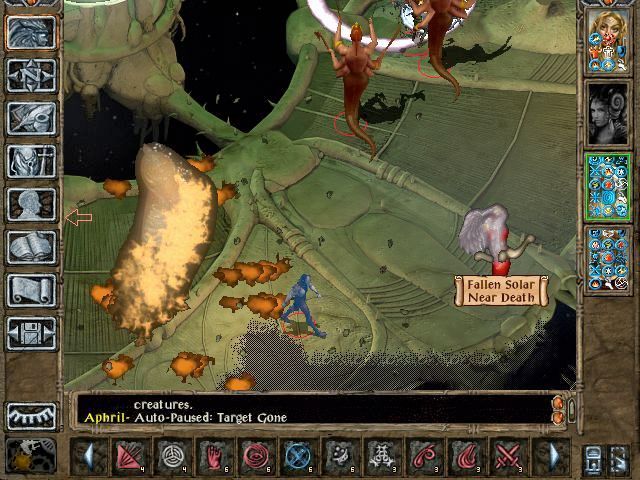Image resolution: width=640 pixels, height=480 pixels.
Task: Pick the white sparkles spell icon
Action: (341, 456)
